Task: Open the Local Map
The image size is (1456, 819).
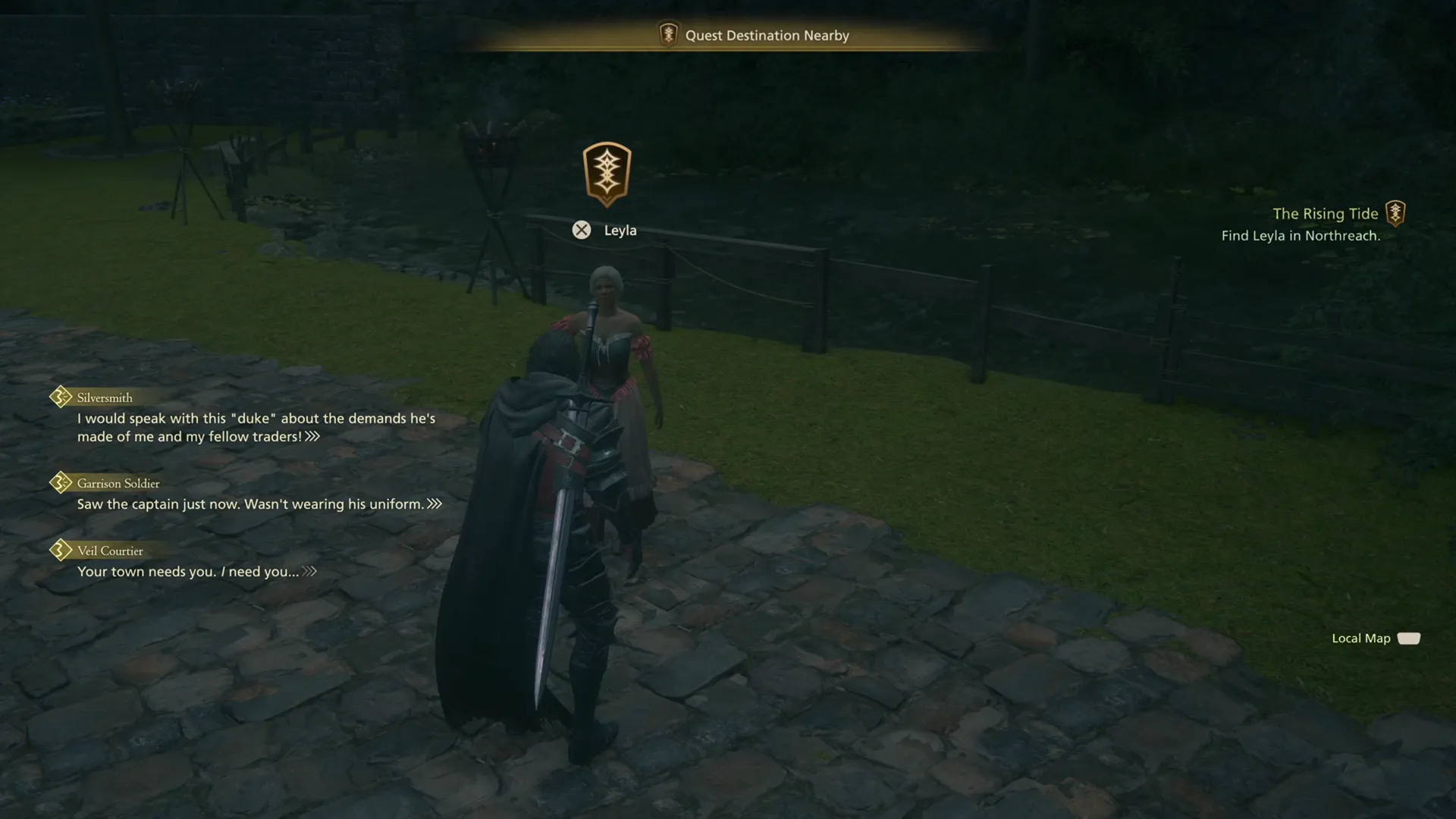Action: coord(1361,639)
